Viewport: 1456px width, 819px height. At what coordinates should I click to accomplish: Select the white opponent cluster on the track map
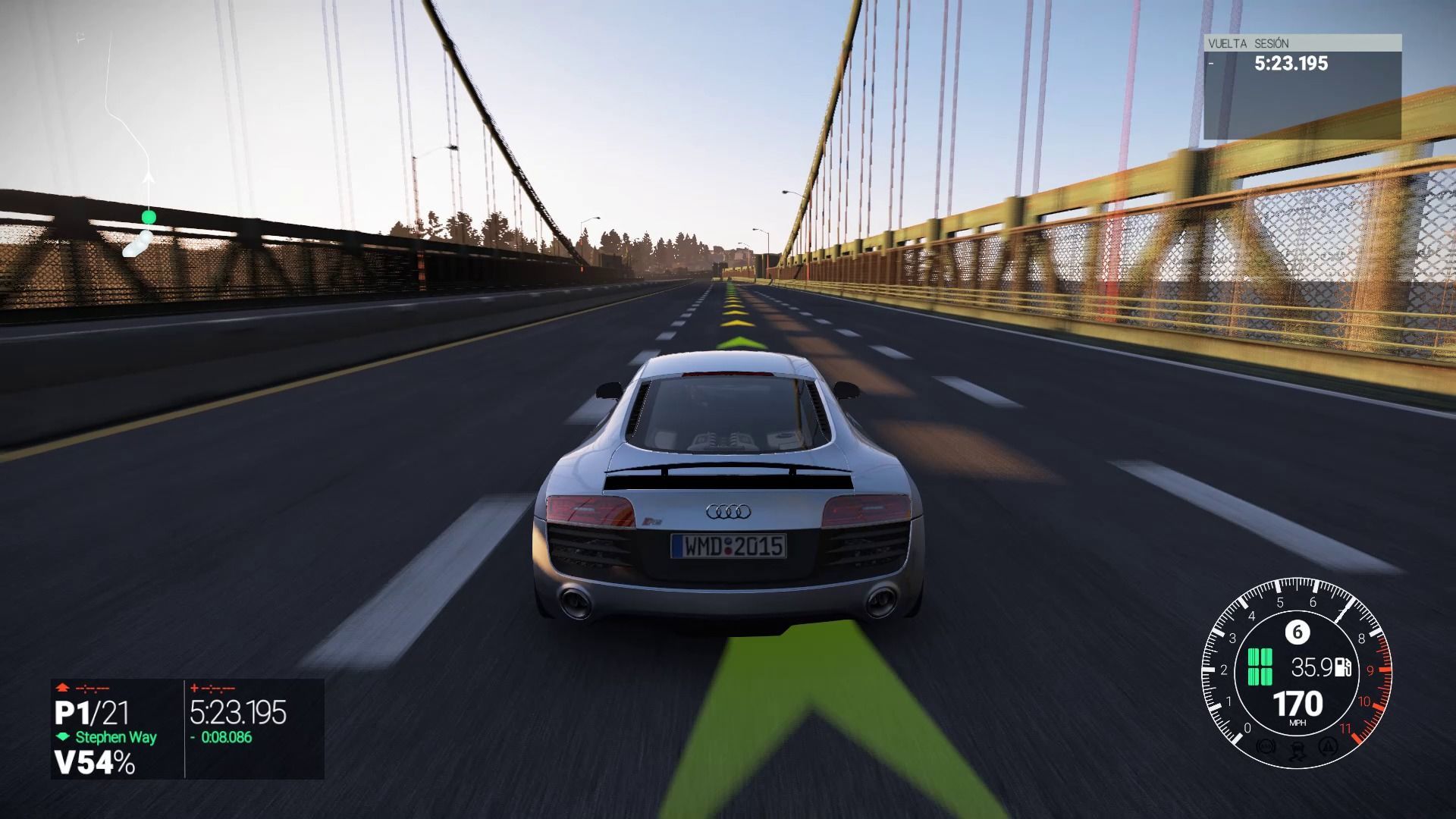pos(137,244)
